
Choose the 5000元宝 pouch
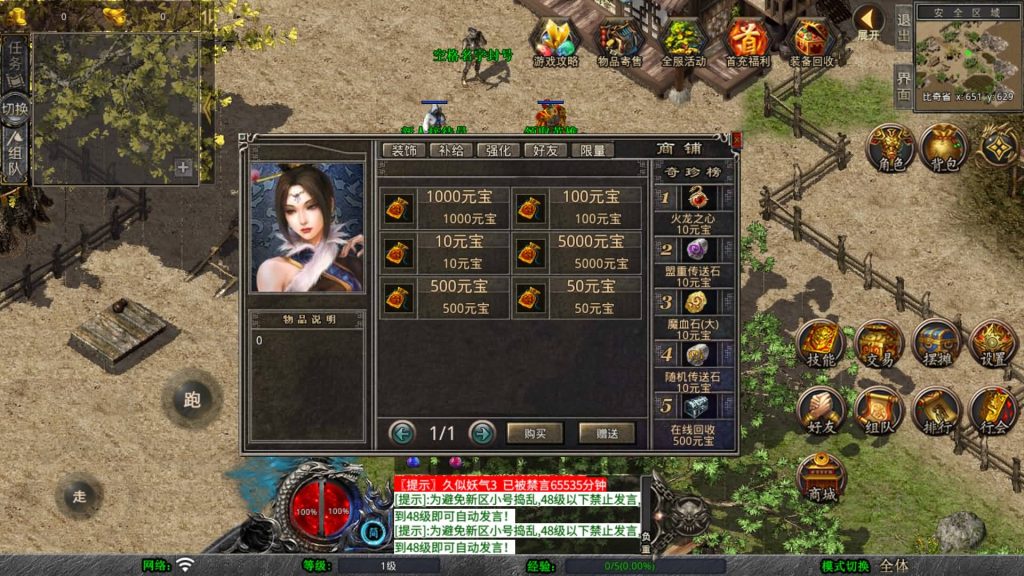(577, 252)
